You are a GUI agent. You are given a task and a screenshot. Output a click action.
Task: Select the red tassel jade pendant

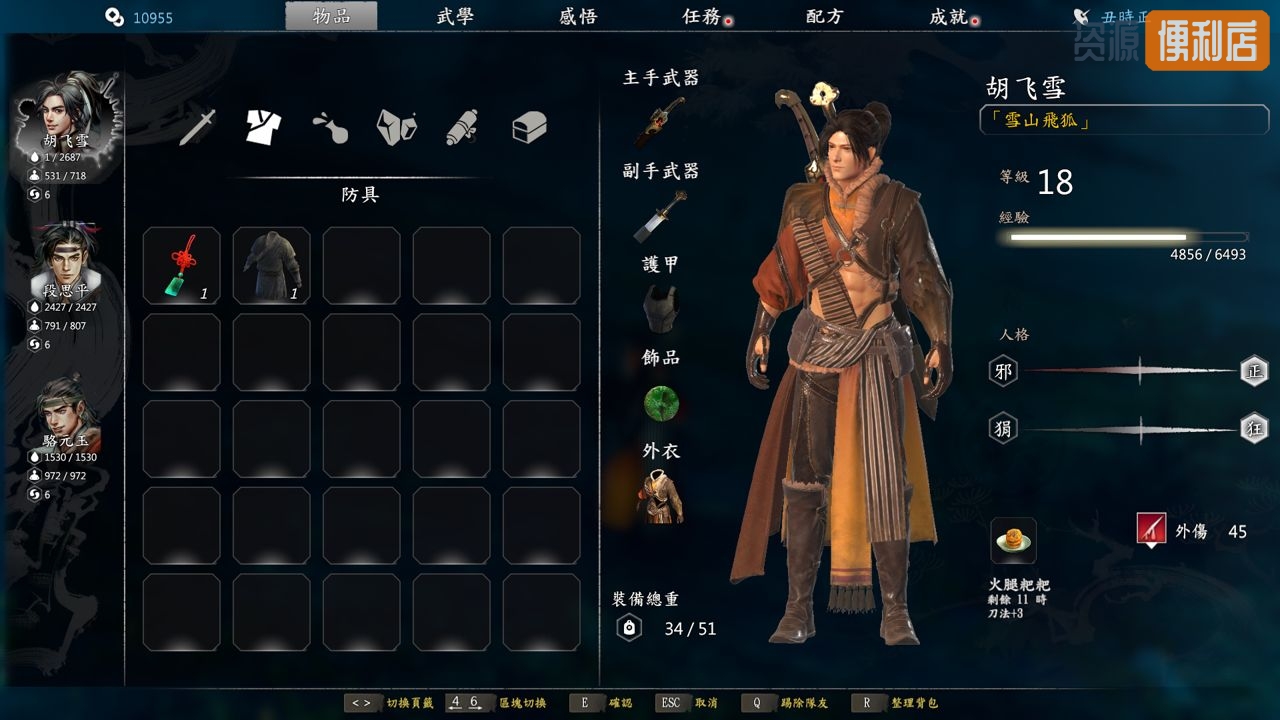[182, 266]
